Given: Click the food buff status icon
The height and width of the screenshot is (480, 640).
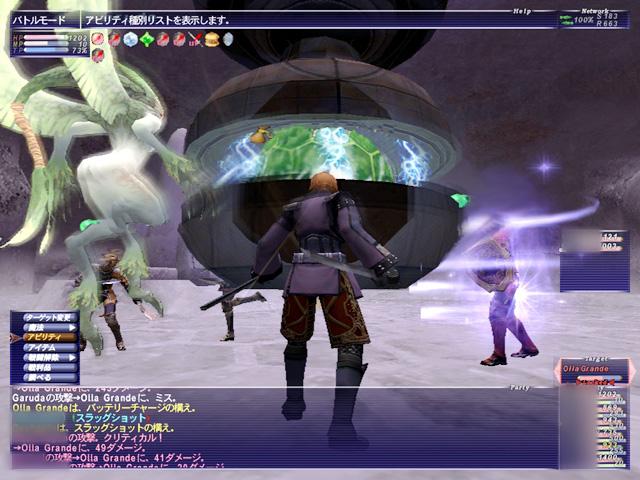Looking at the screenshot, I should 212,39.
